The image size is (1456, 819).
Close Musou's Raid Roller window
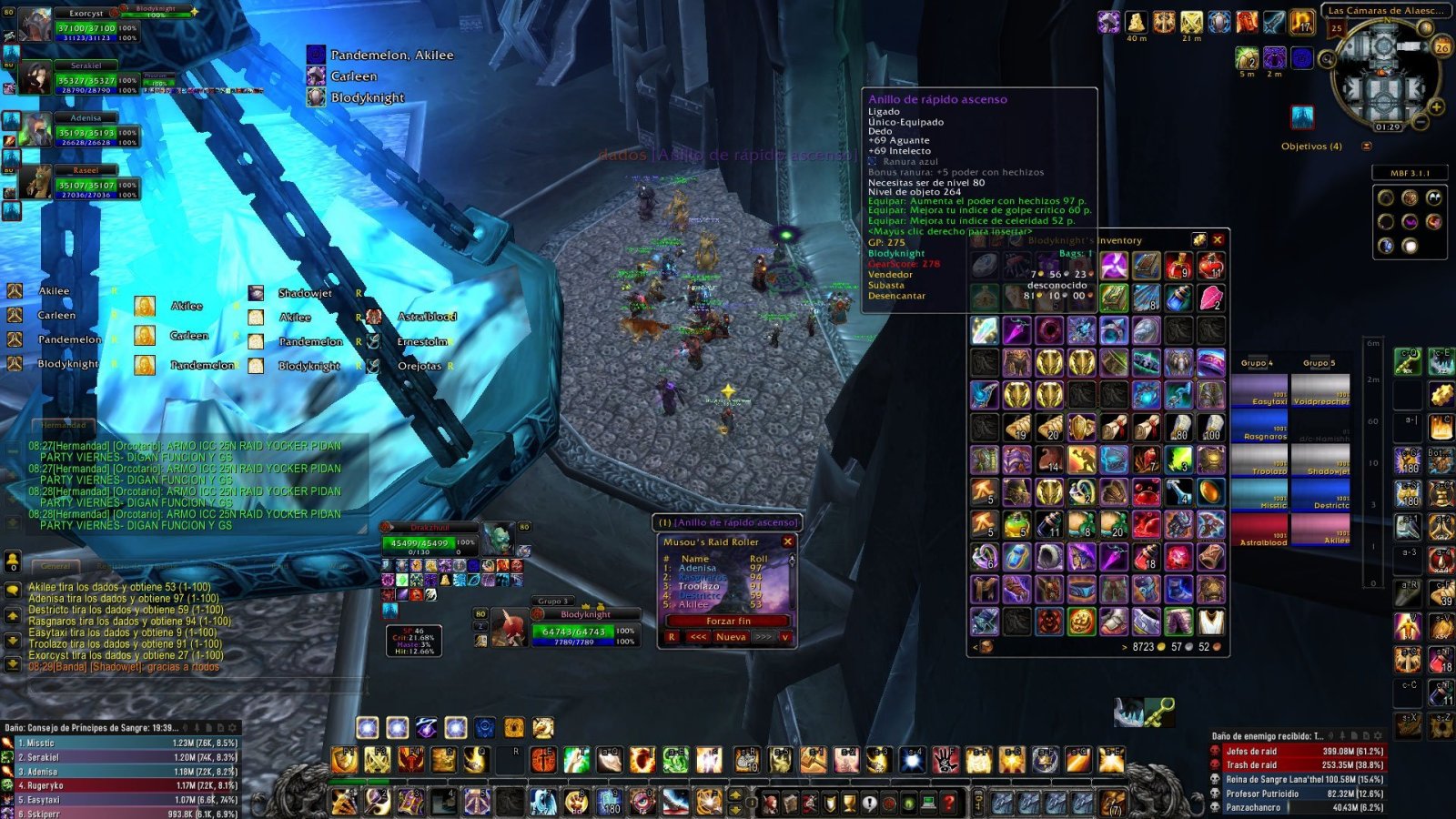788,541
